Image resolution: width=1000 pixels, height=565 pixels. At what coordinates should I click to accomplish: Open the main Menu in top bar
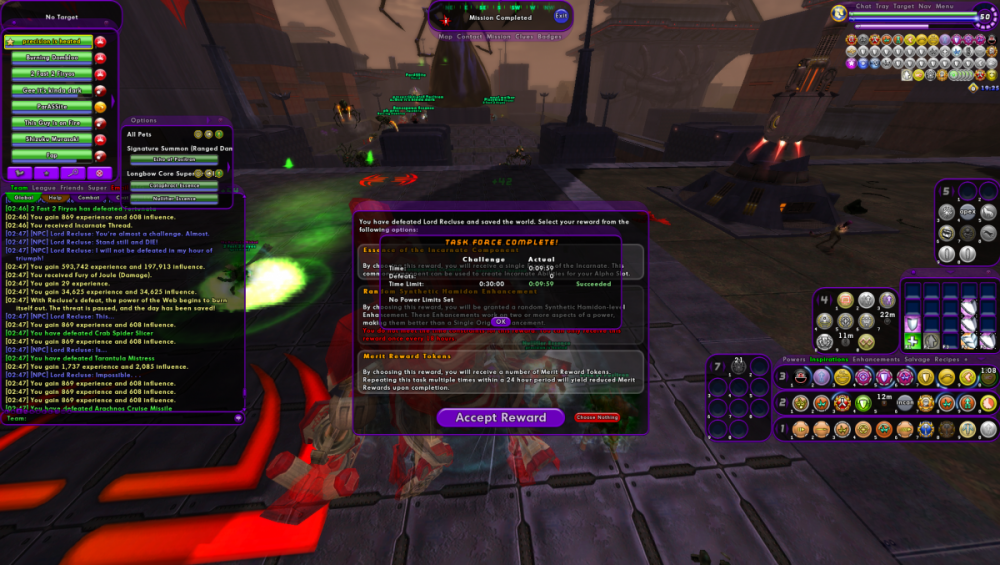coord(944,6)
